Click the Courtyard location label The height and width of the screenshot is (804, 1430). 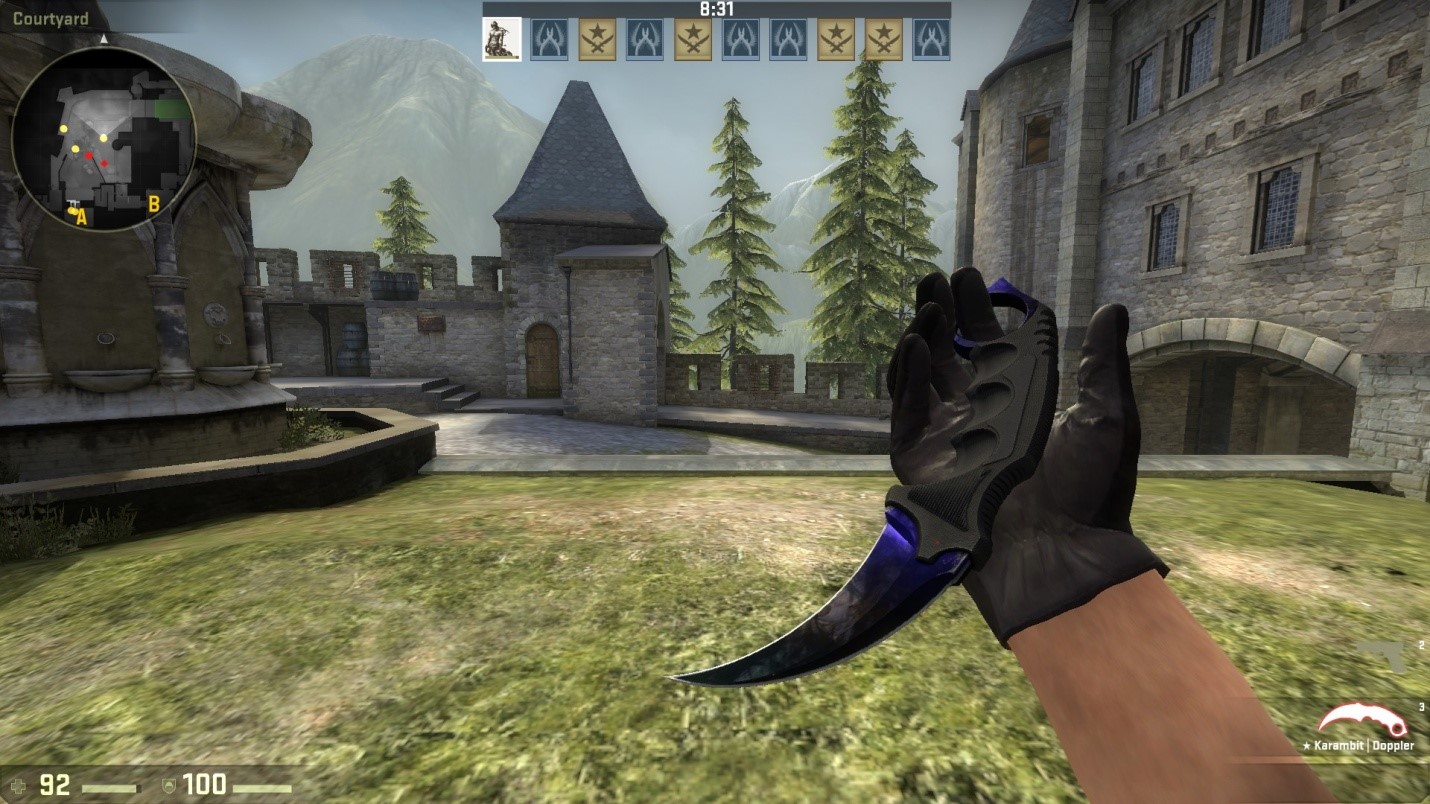tap(51, 19)
